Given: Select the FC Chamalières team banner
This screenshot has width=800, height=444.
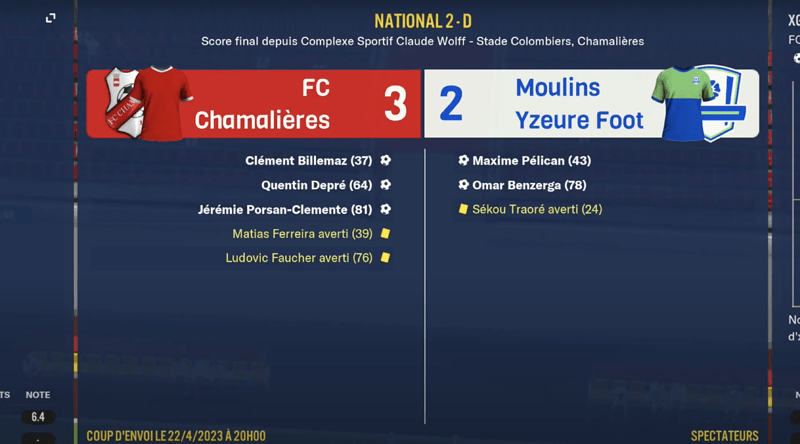Looking at the screenshot, I should pos(254,104).
